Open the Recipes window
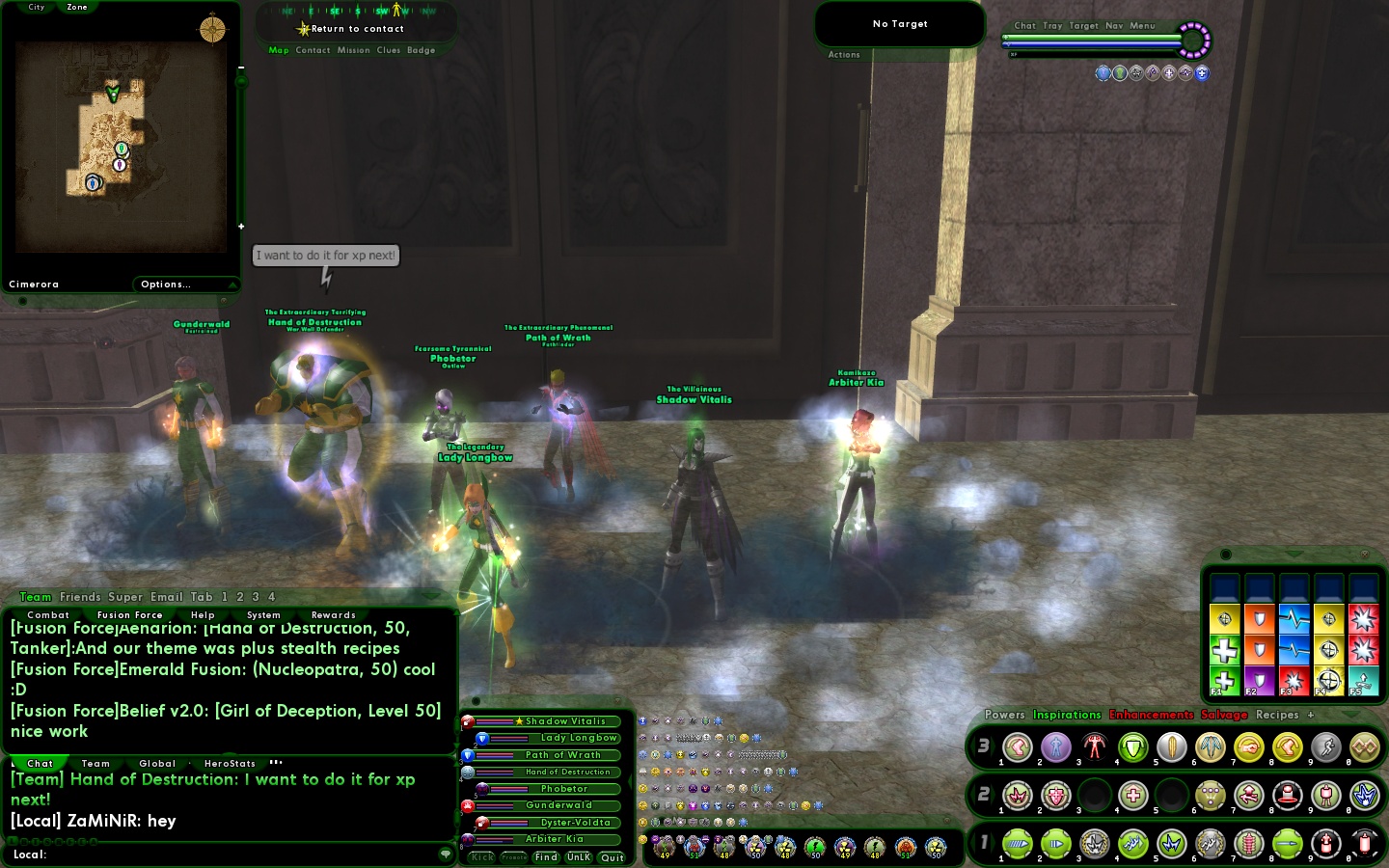Screen dimensions: 1389x868 pyautogui.click(x=1277, y=715)
